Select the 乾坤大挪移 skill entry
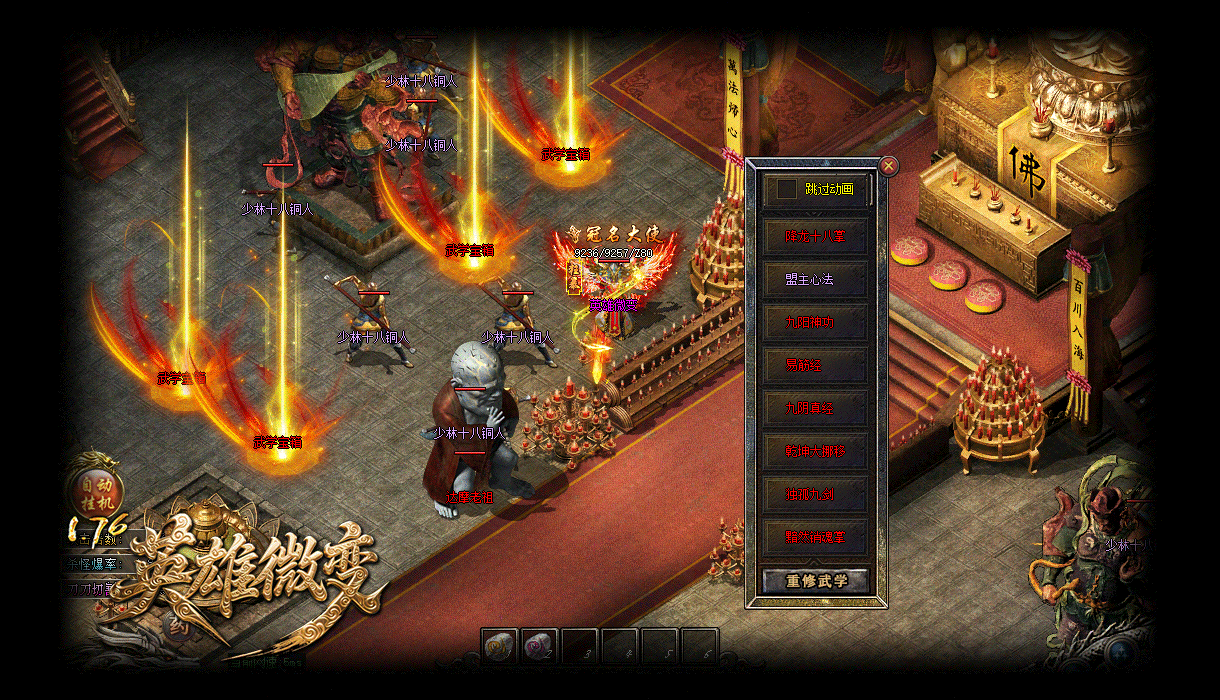This screenshot has height=700, width=1220. tap(815, 452)
